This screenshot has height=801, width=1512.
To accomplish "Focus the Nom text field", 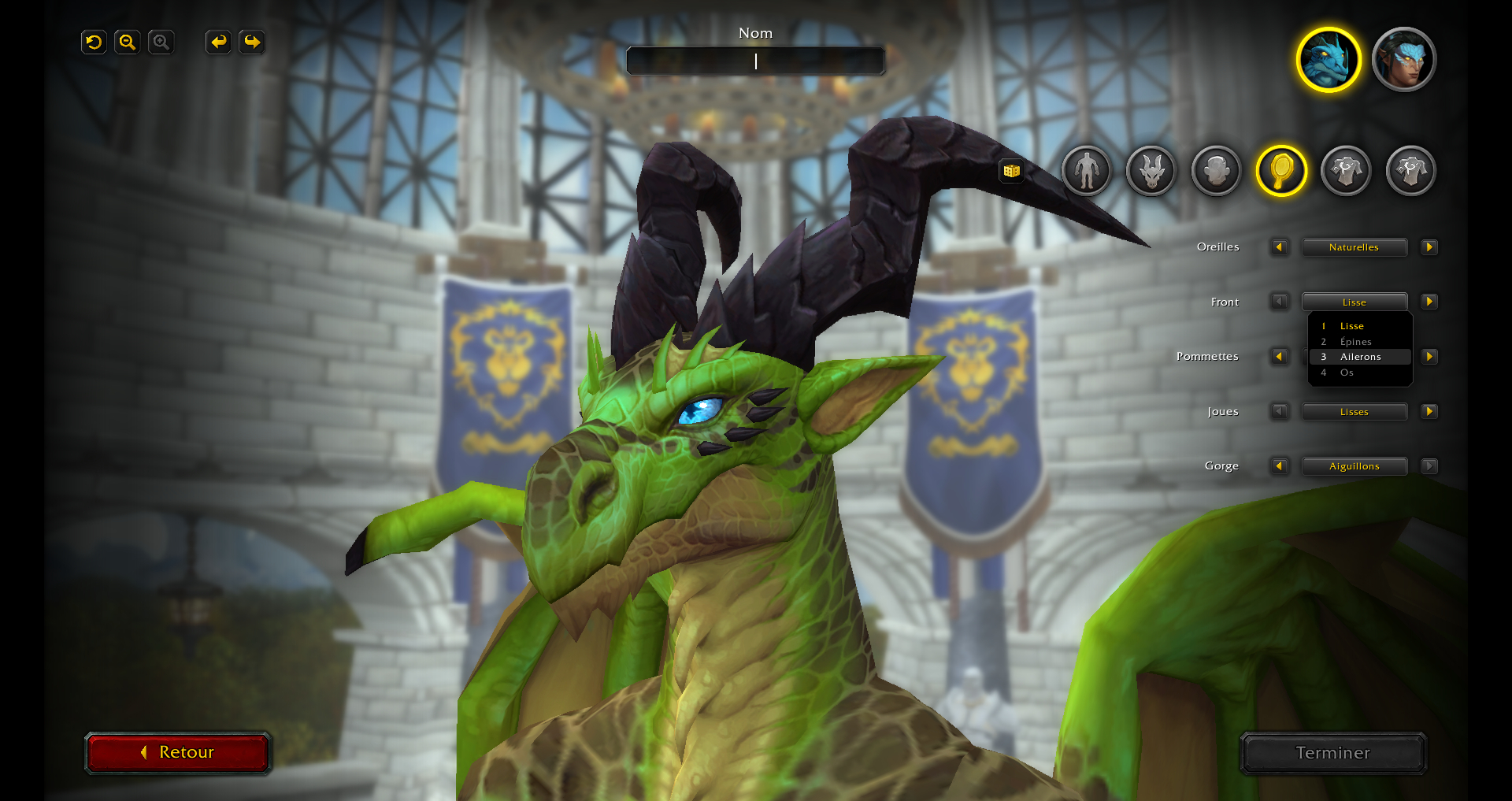I will pos(755,61).
